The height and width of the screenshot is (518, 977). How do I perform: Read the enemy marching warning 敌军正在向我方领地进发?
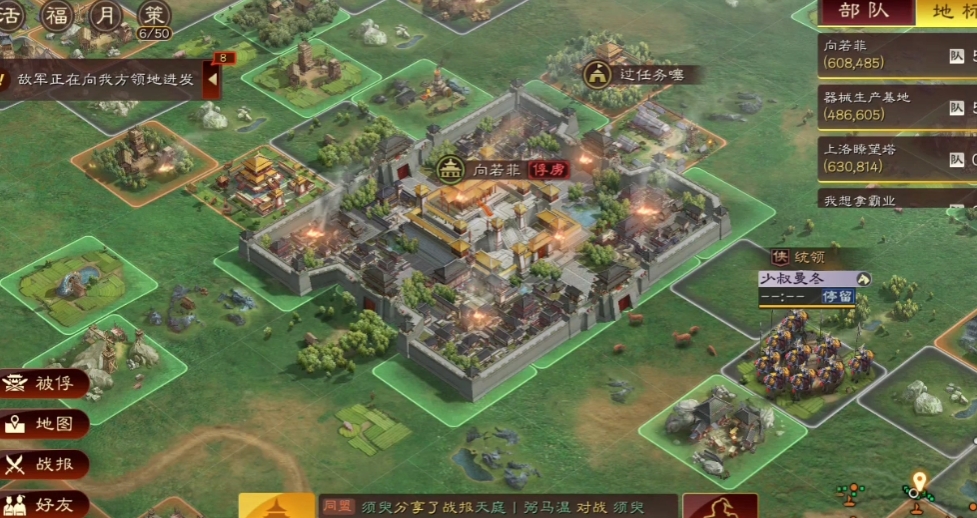(105, 79)
